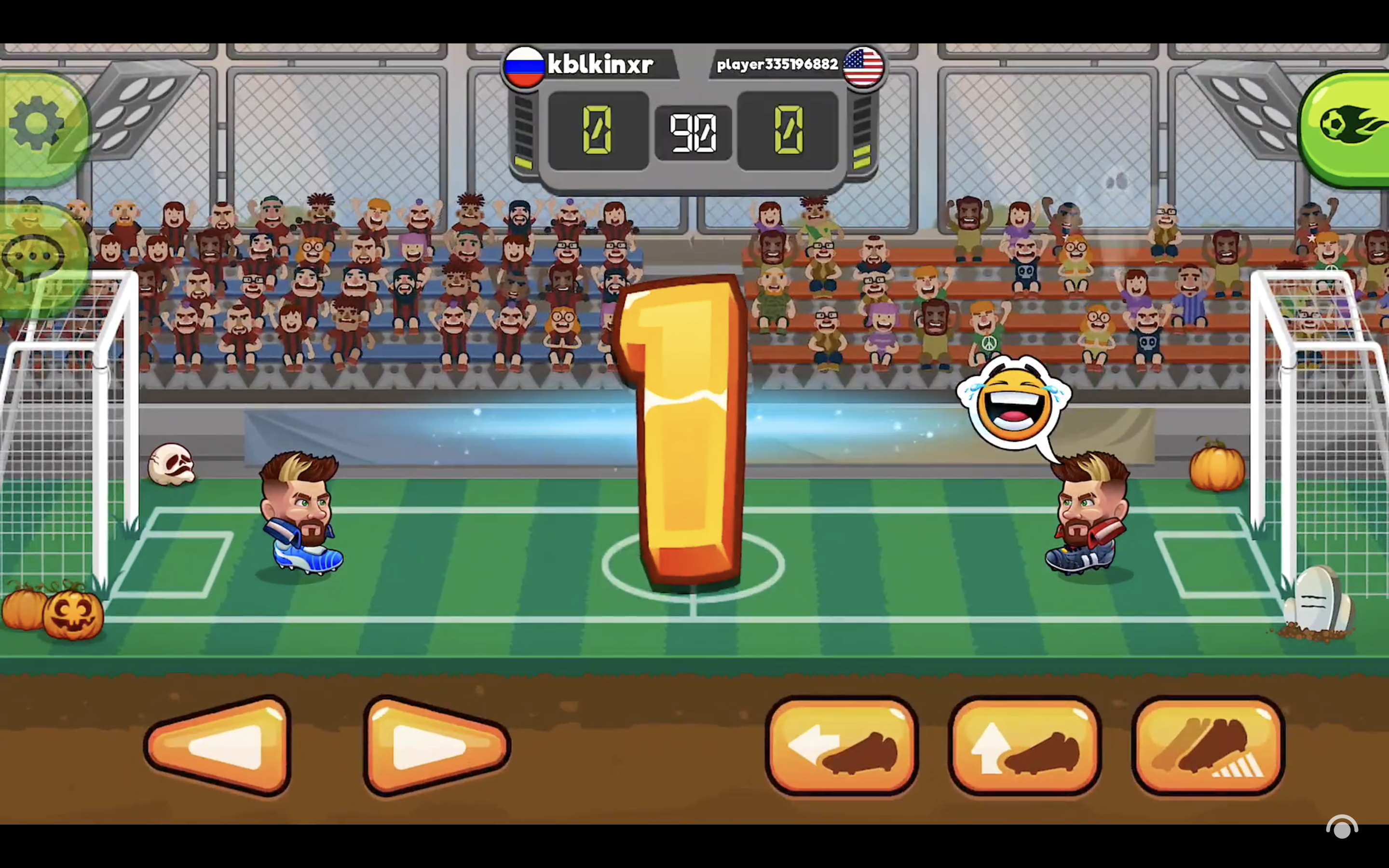Select the kblkinxr name banner
The height and width of the screenshot is (868, 1389).
600,64
